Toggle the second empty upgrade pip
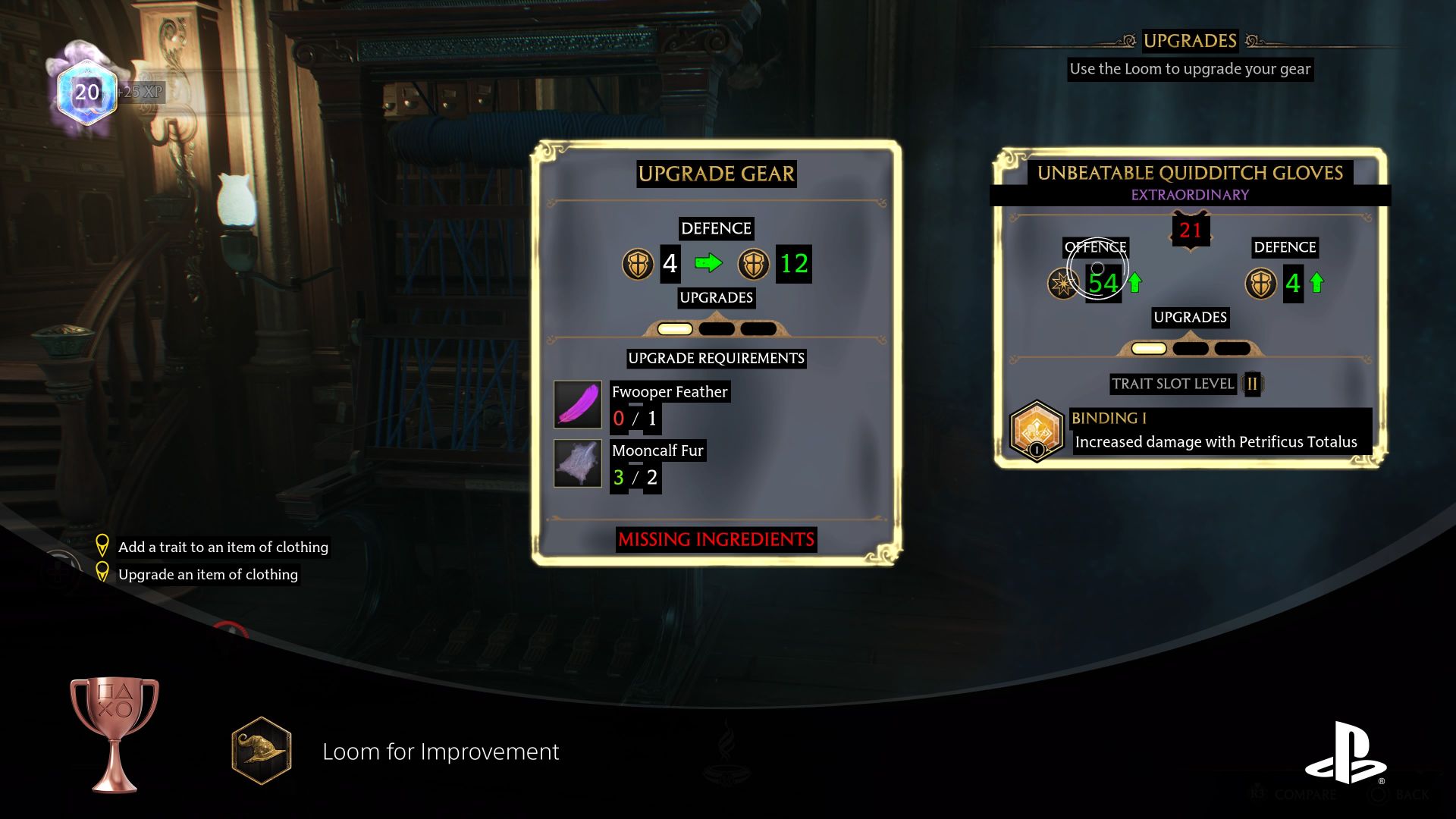 click(717, 328)
